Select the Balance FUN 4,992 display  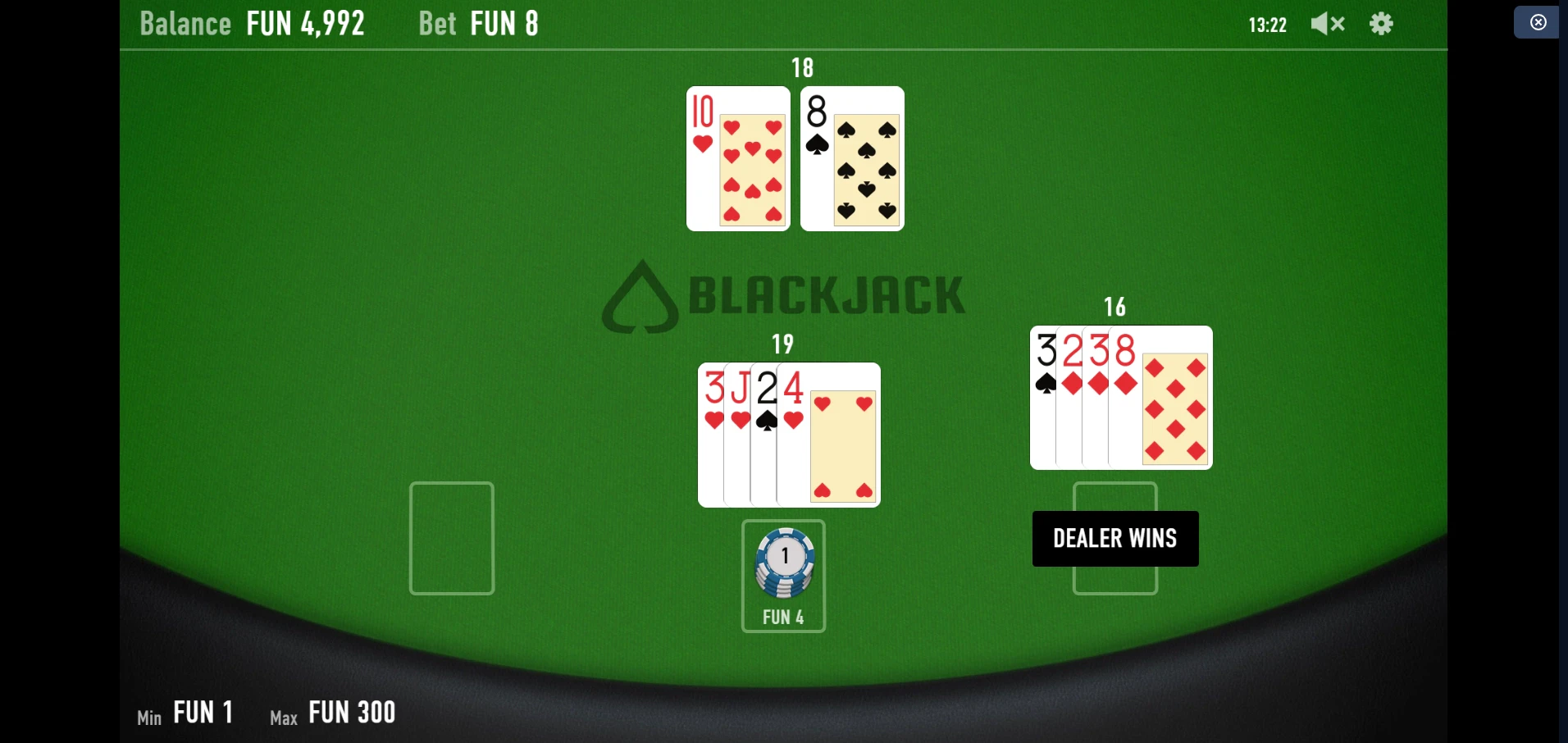(x=251, y=23)
